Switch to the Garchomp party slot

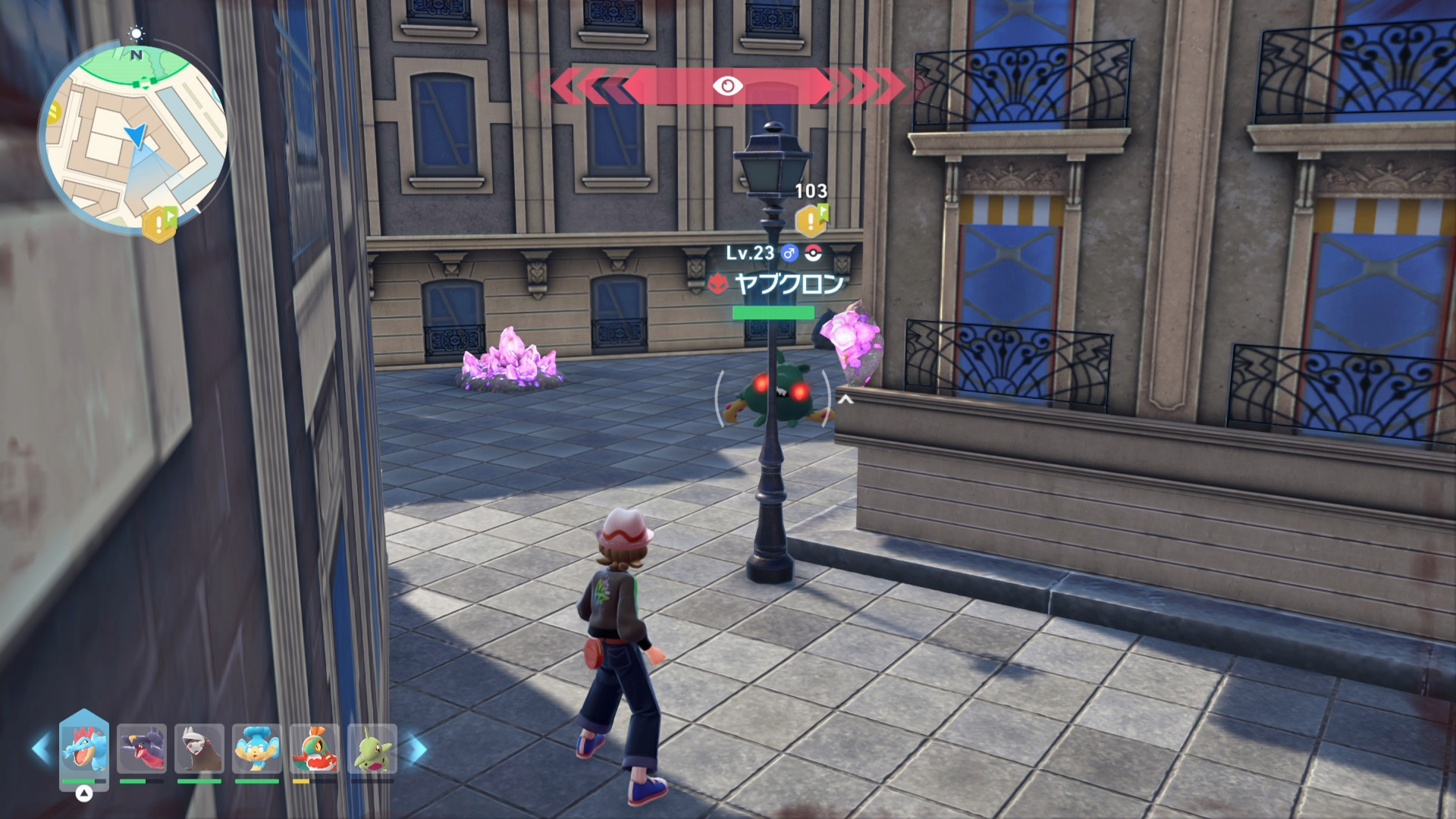click(142, 748)
